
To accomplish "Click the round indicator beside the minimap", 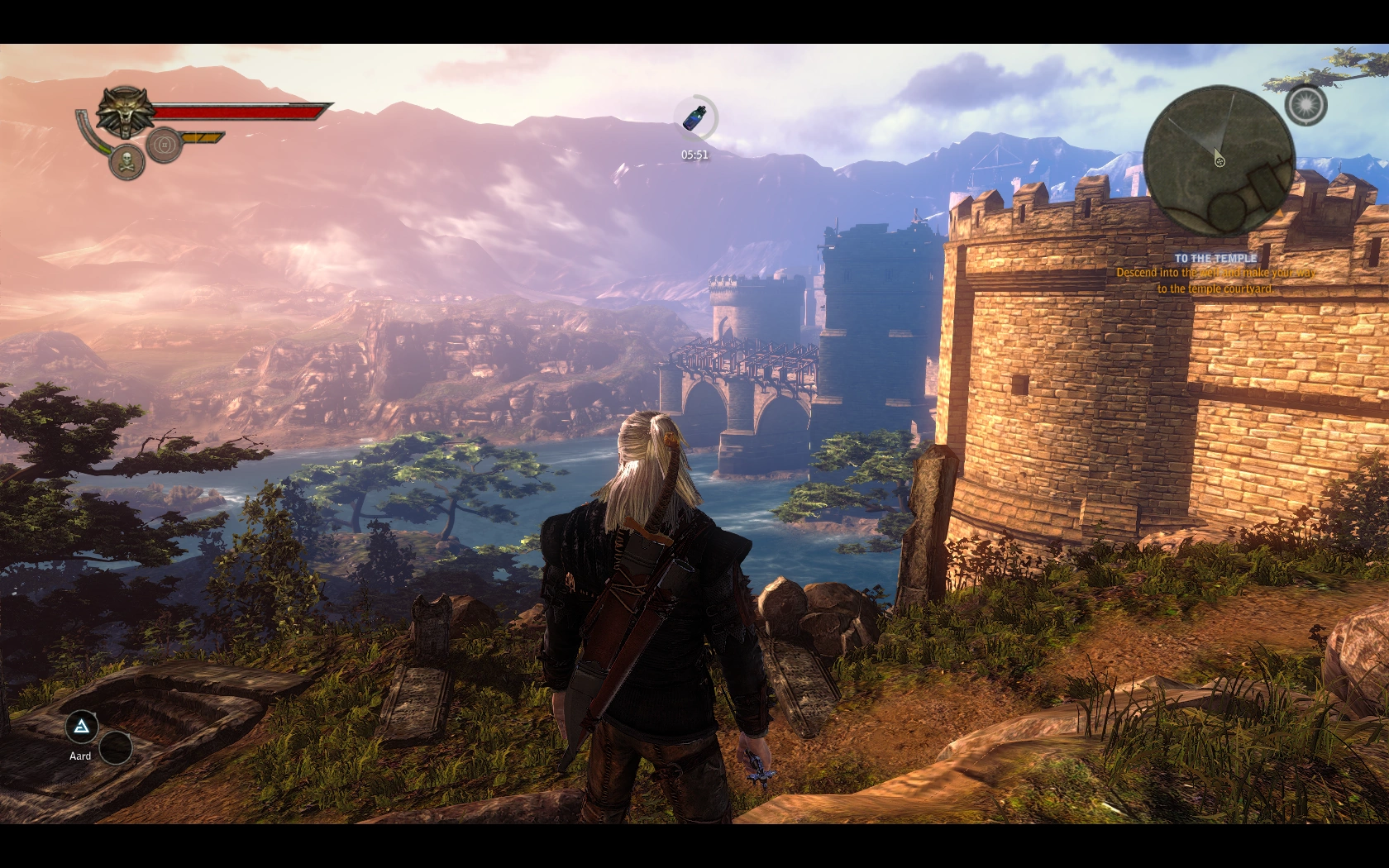I will [1305, 106].
